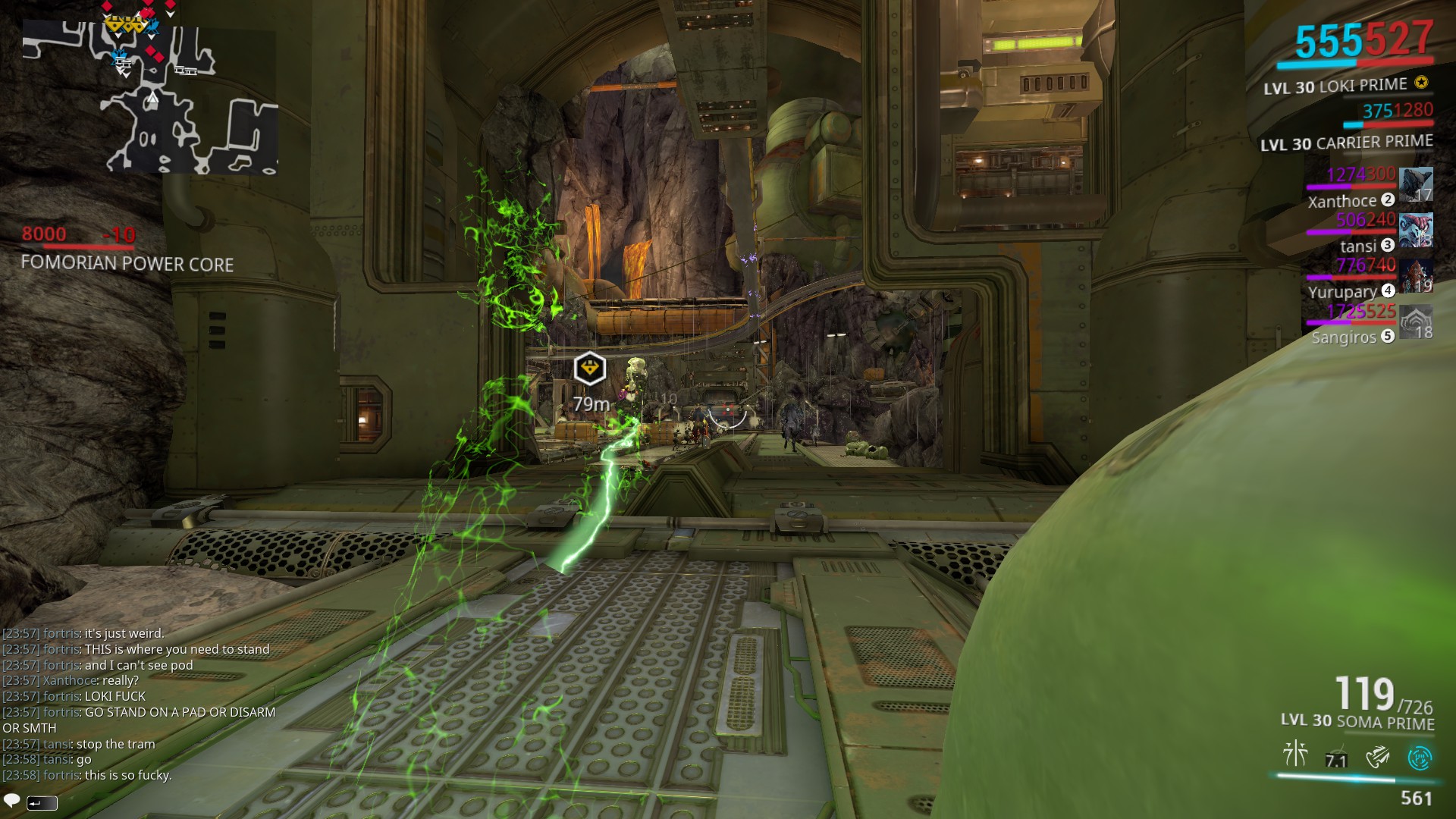Select squad member tansi's portrait
This screenshot has width=1456, height=819.
coord(1415,231)
